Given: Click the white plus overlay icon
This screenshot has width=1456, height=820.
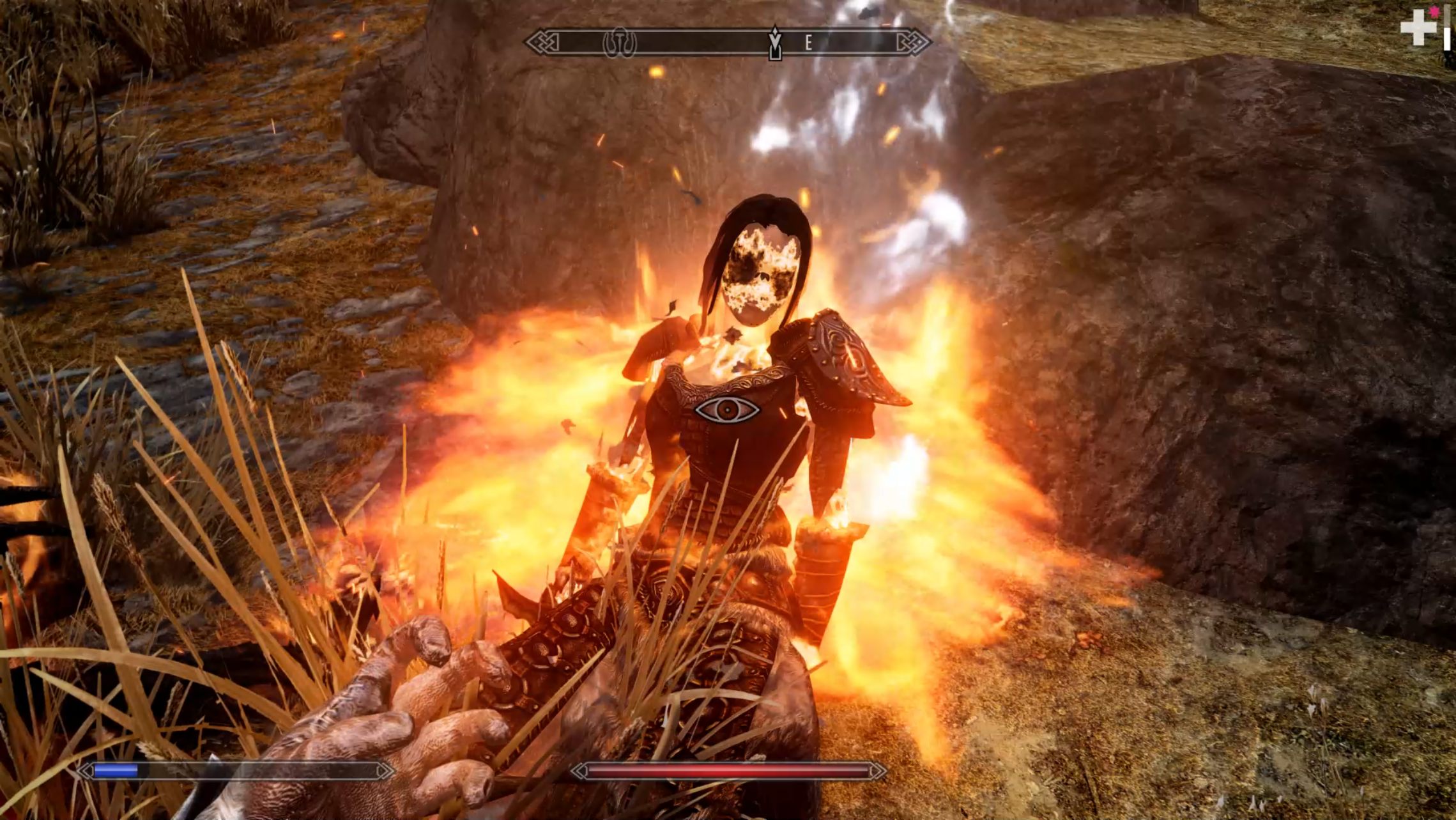Looking at the screenshot, I should [x=1418, y=27].
